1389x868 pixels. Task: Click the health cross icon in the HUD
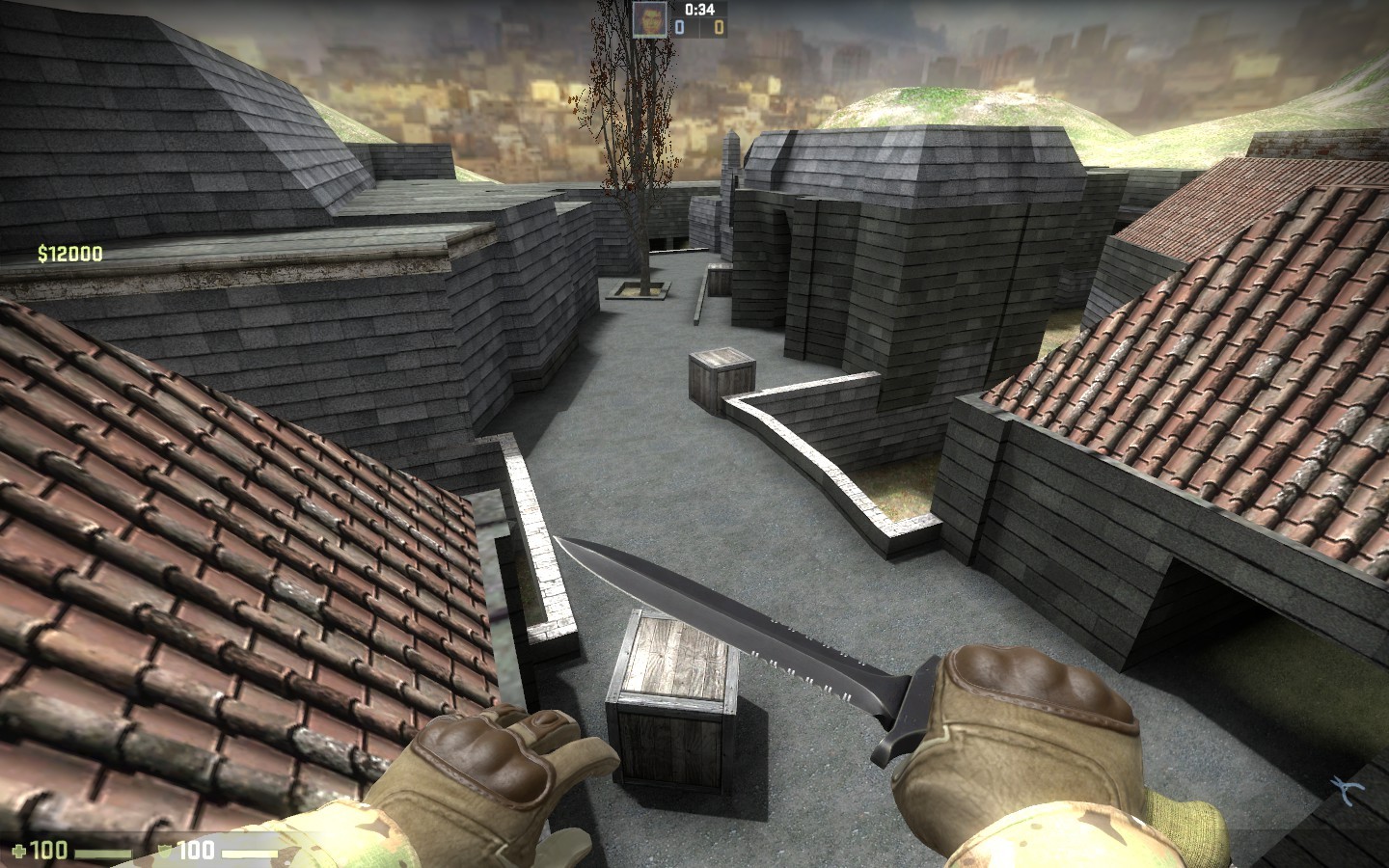click(x=20, y=851)
